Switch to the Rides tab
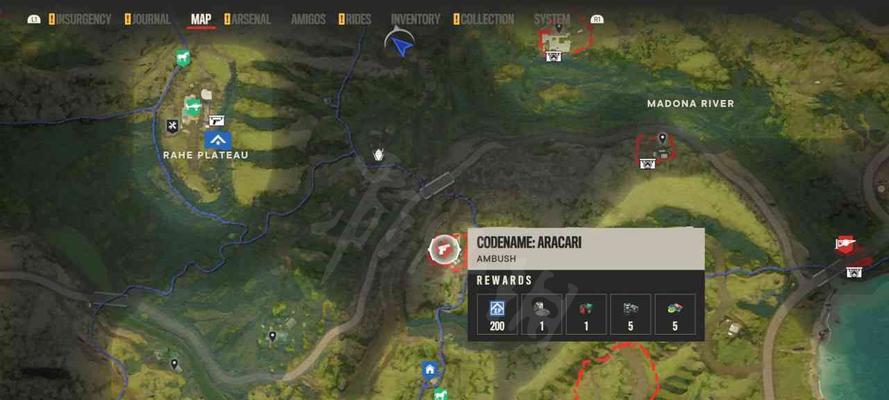889x400 pixels. point(358,19)
